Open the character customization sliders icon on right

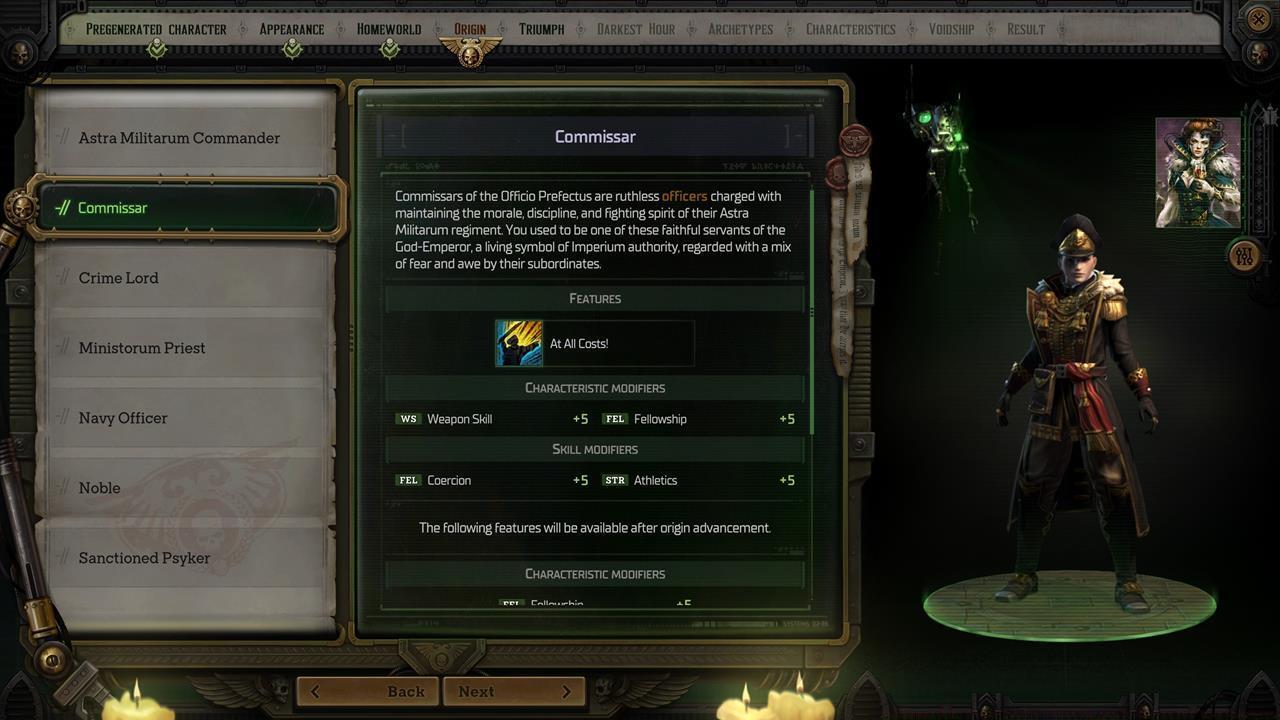[1244, 254]
